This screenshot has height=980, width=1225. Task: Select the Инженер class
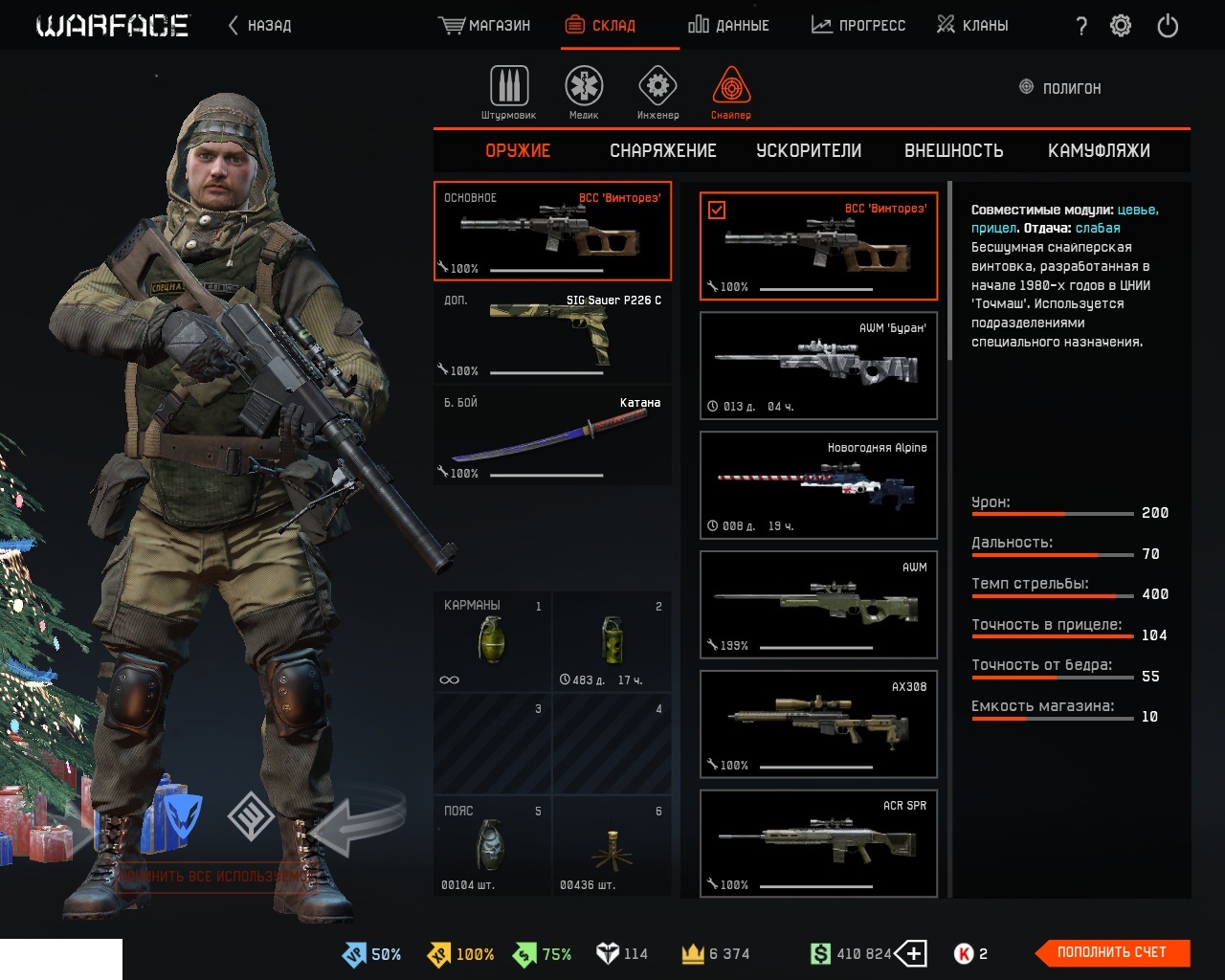pyautogui.click(x=657, y=92)
